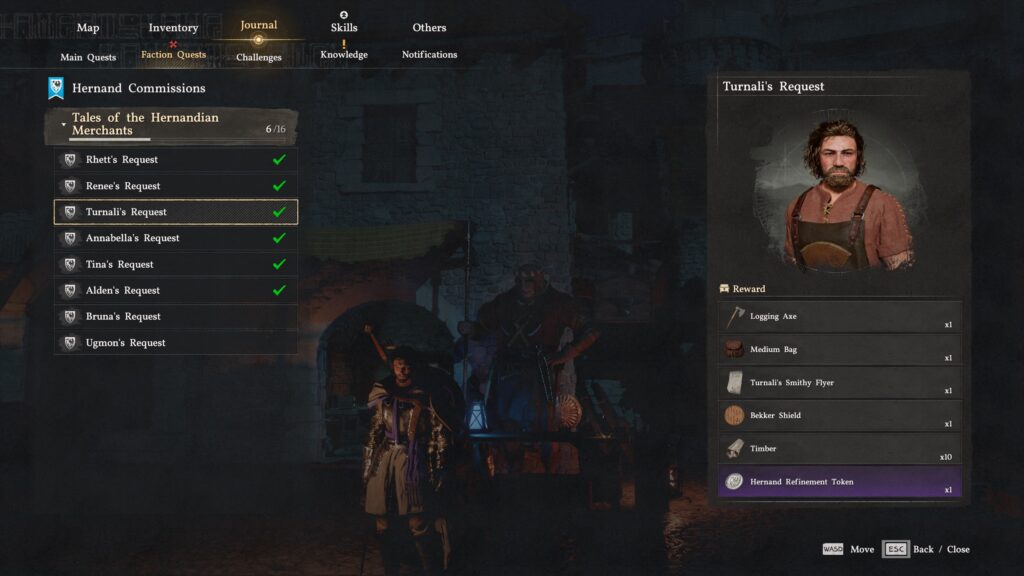Switch to the Inventory tab

173,28
